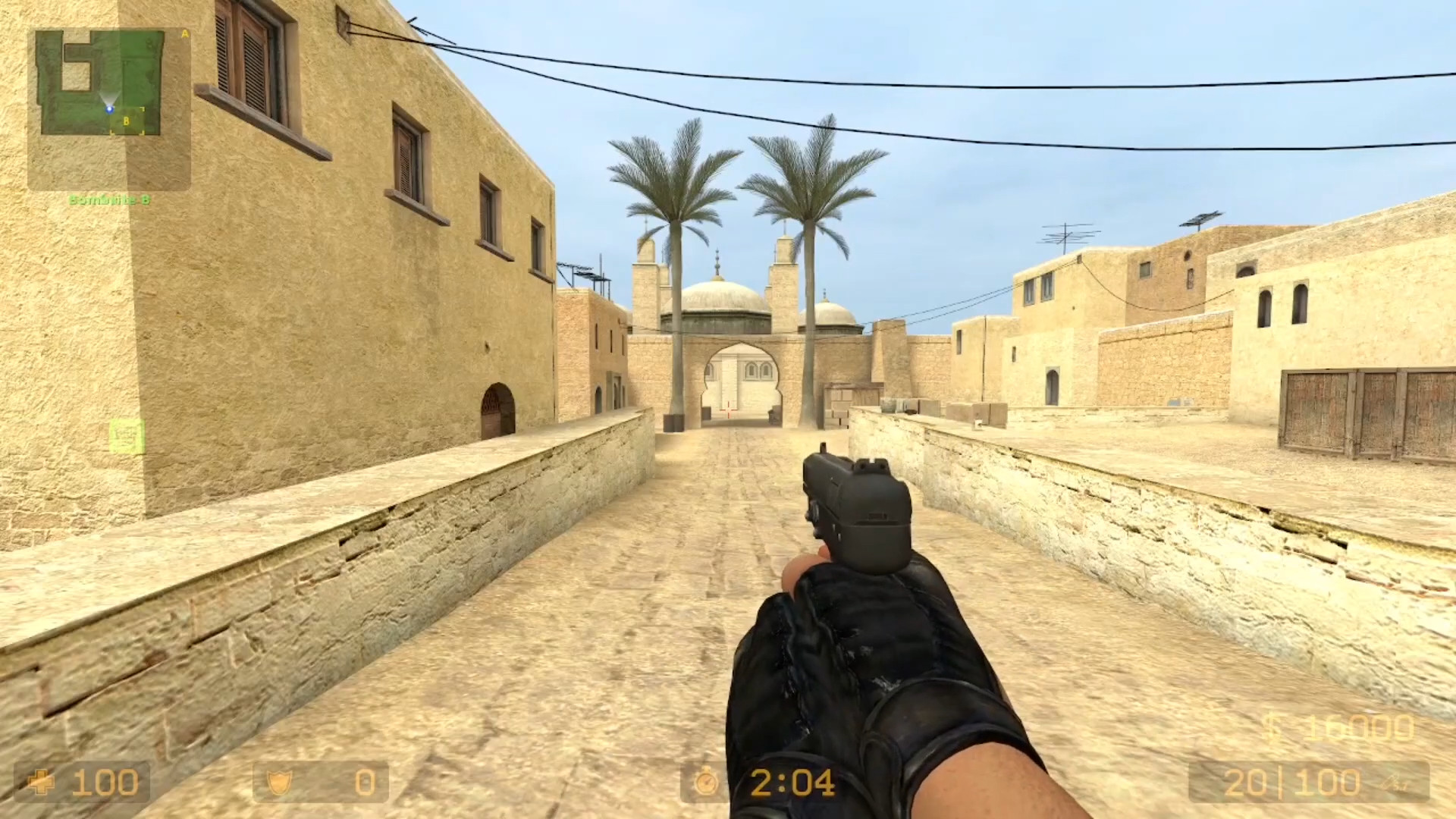
Task: Click the yellow B zone outline on the radar
Action: point(127,119)
